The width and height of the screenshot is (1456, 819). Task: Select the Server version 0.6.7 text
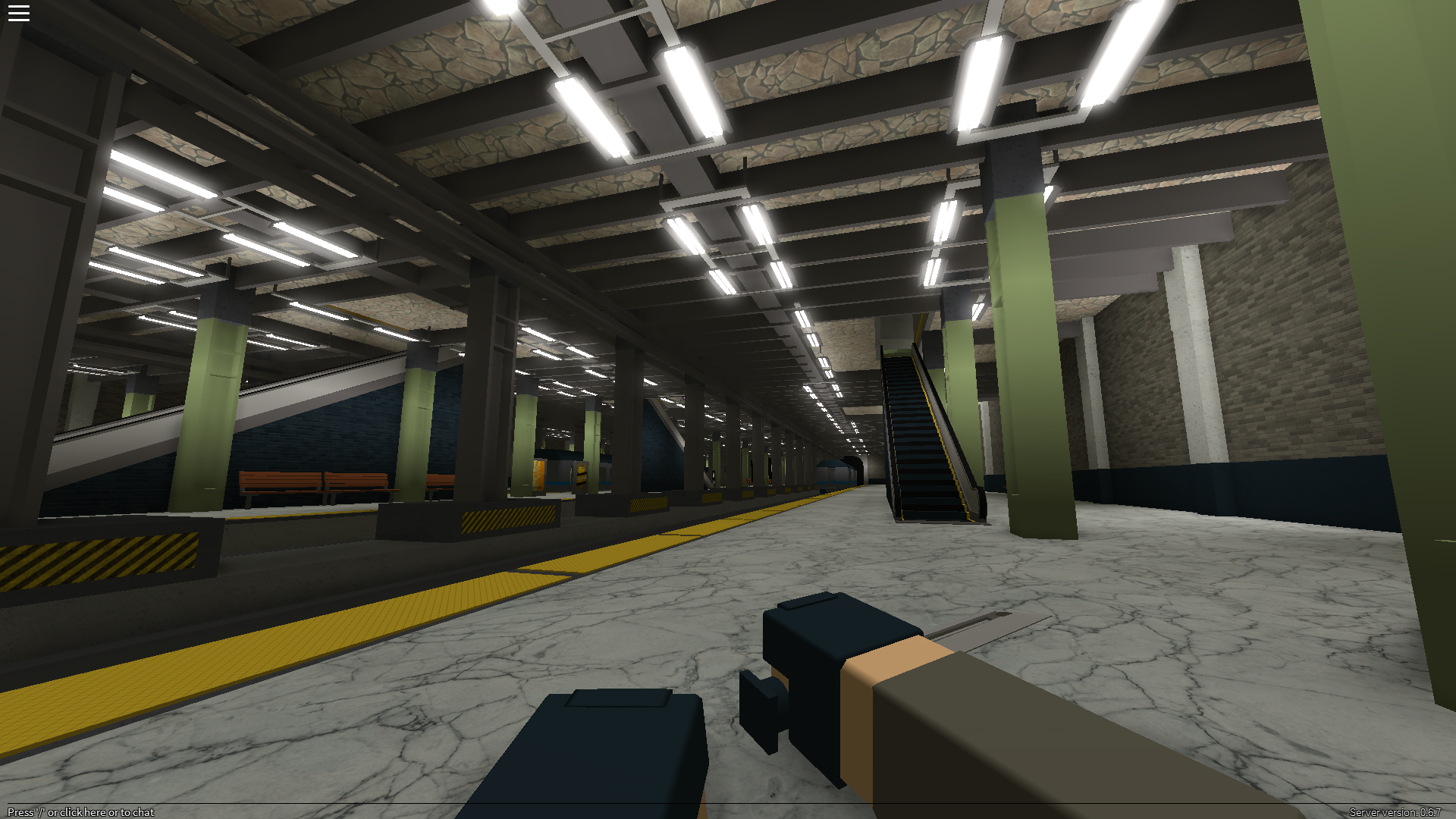[x=1395, y=811]
